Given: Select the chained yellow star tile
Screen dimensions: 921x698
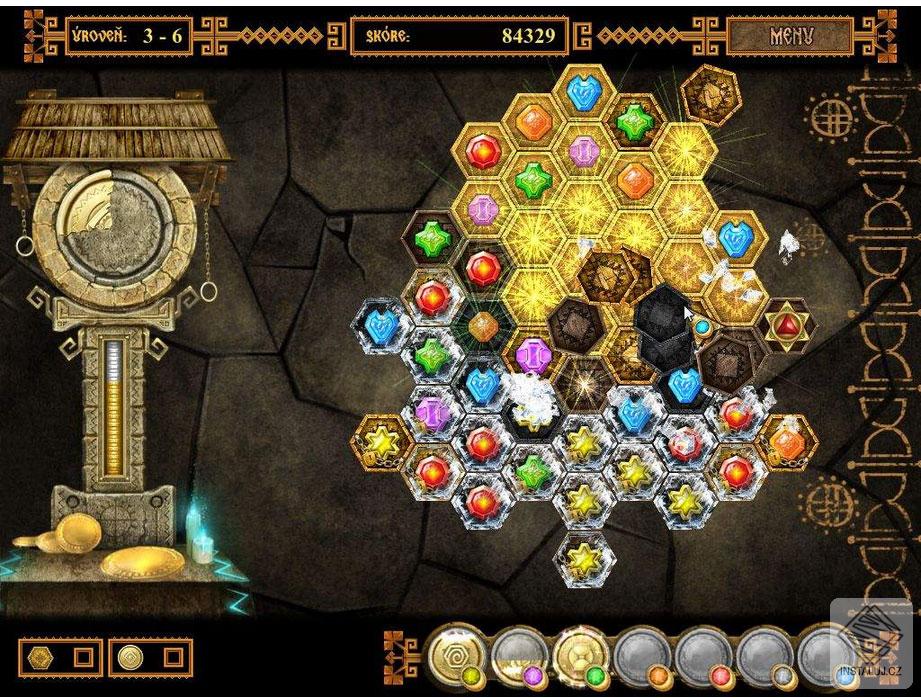Looking at the screenshot, I should tap(380, 439).
